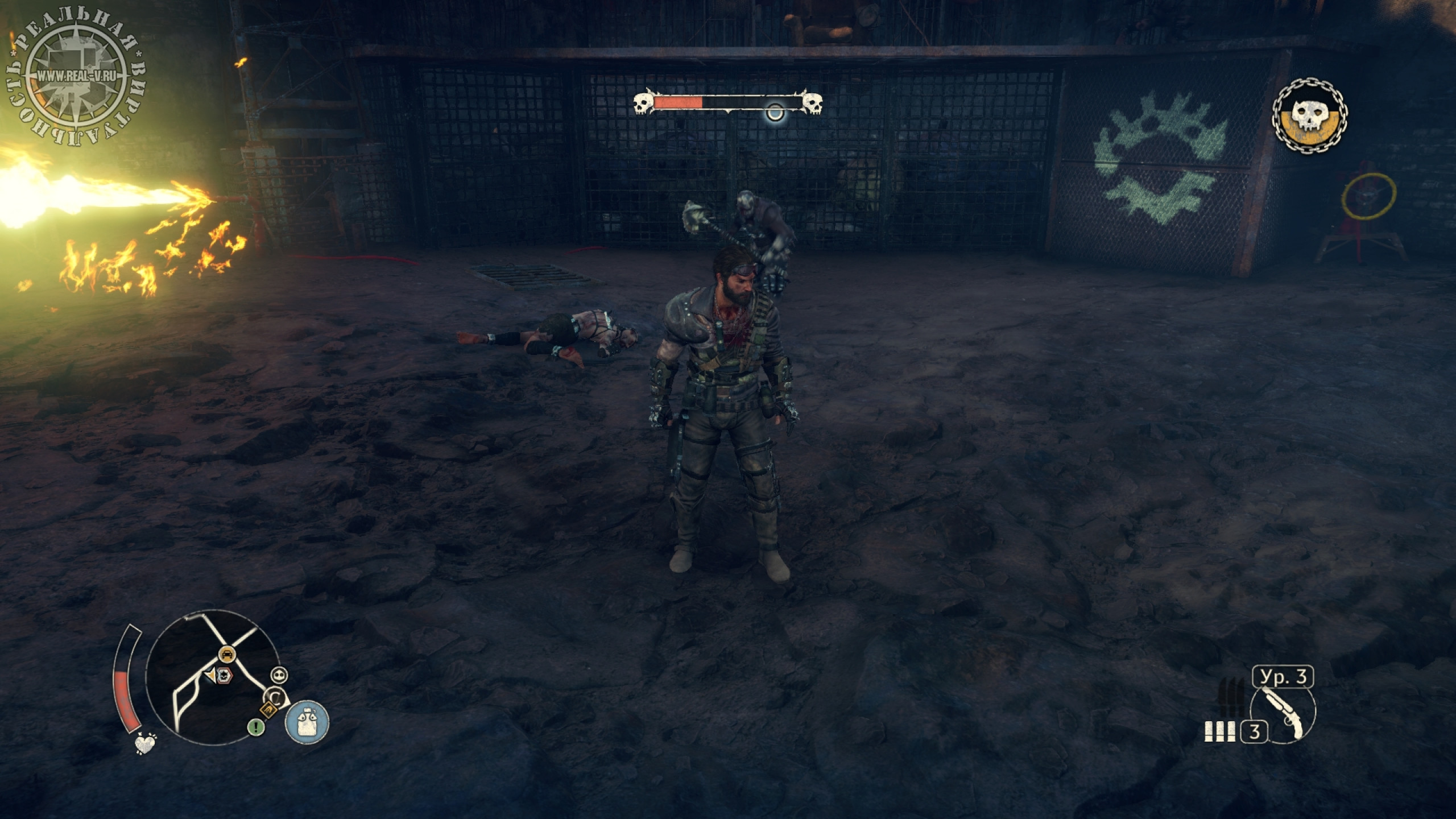Click the green exclamation mark marker
This screenshot has width=1456, height=819.
[x=256, y=726]
